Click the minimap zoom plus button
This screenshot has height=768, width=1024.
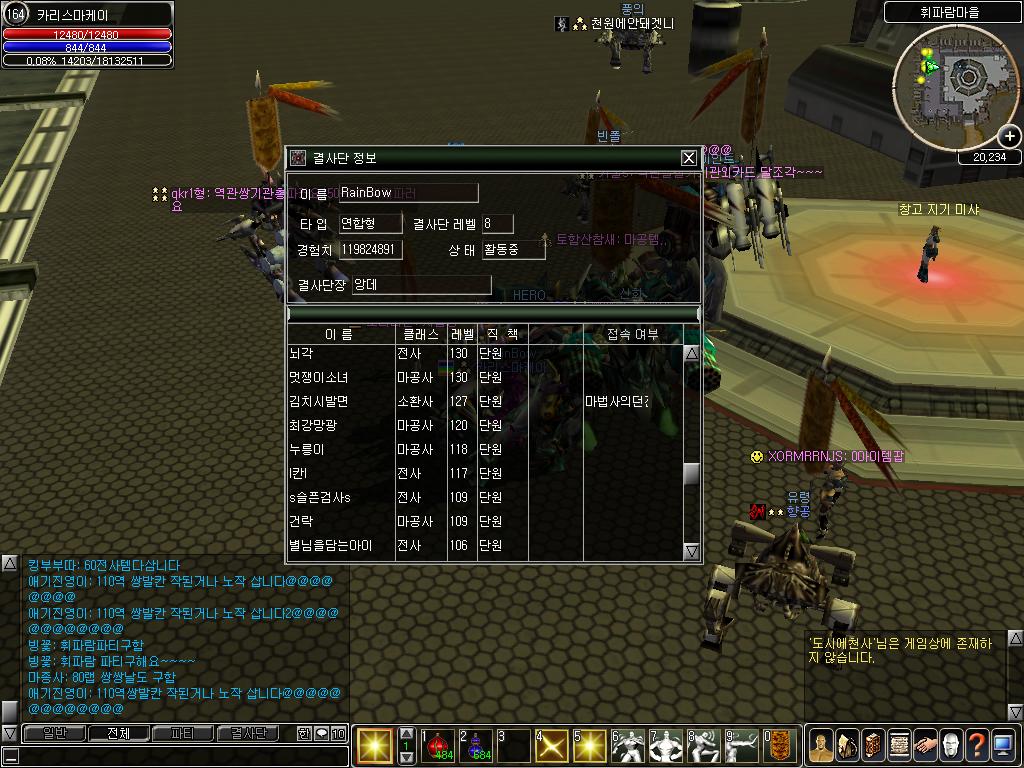click(x=1010, y=136)
